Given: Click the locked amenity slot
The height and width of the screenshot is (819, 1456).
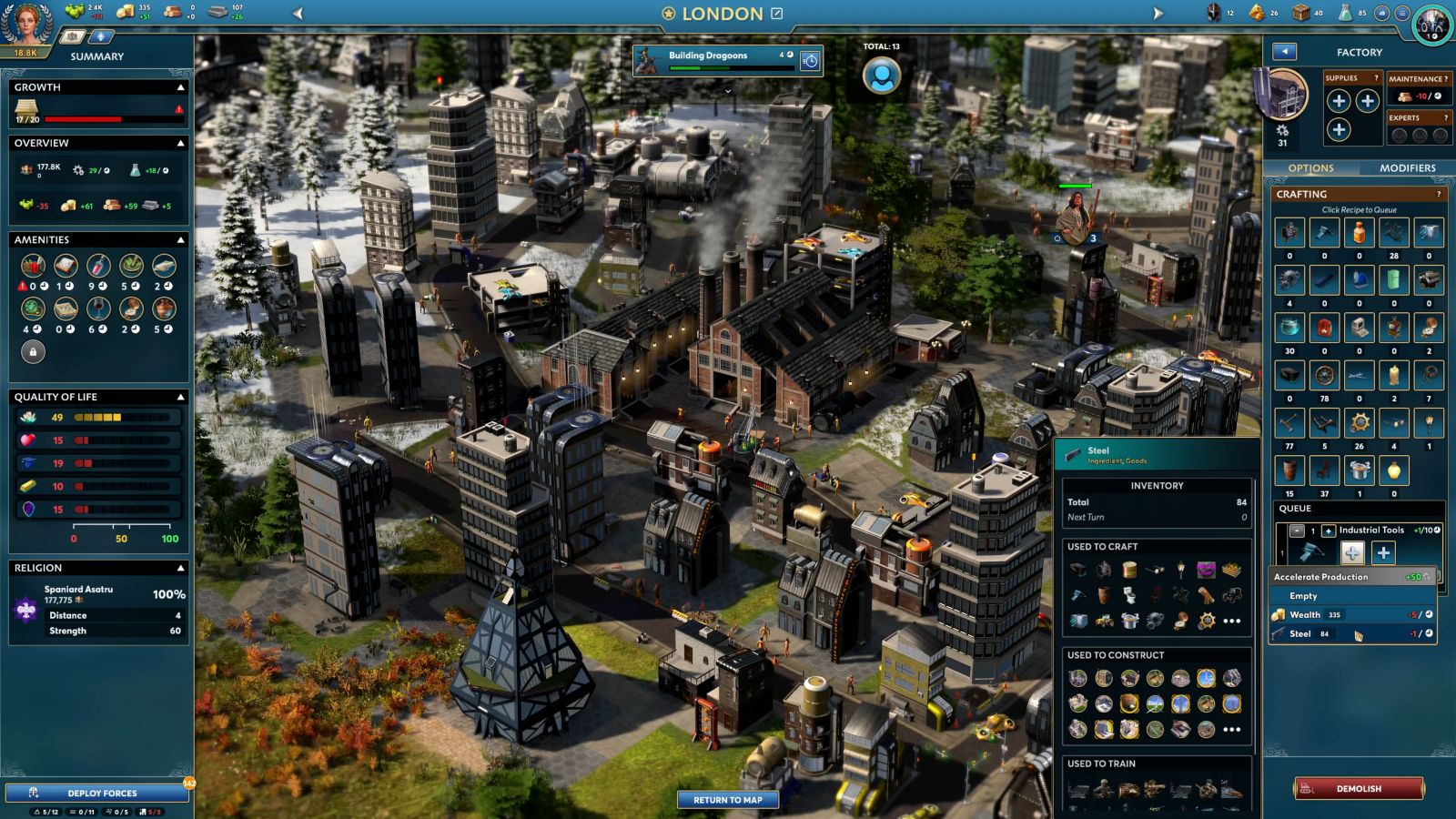Looking at the screenshot, I should 33,351.
